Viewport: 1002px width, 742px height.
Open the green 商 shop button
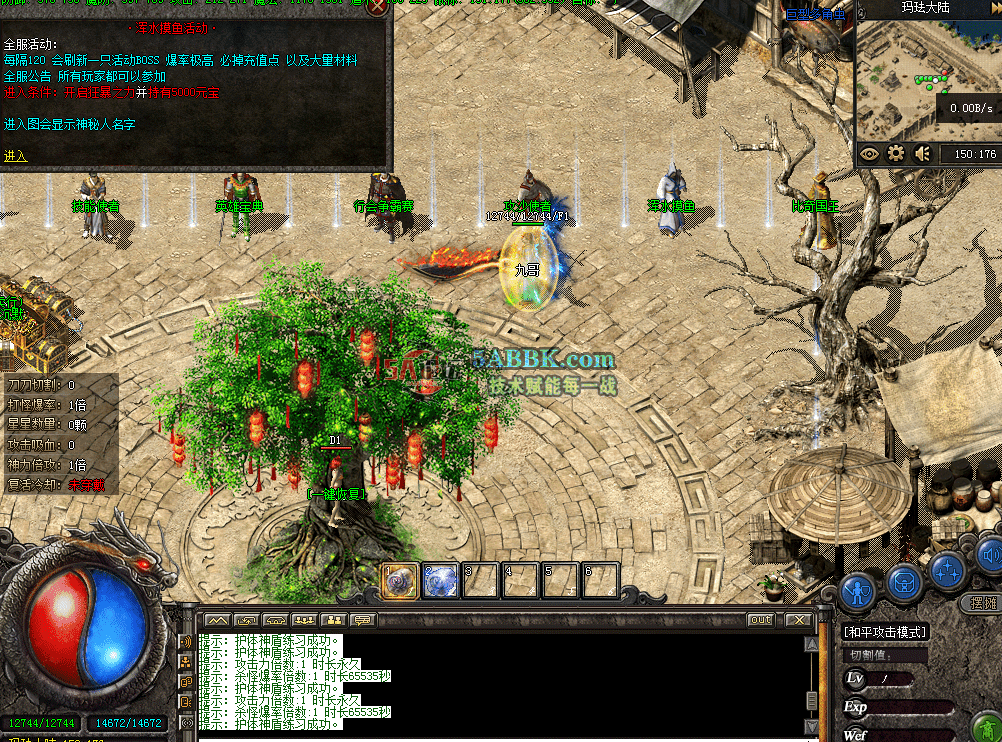987,727
